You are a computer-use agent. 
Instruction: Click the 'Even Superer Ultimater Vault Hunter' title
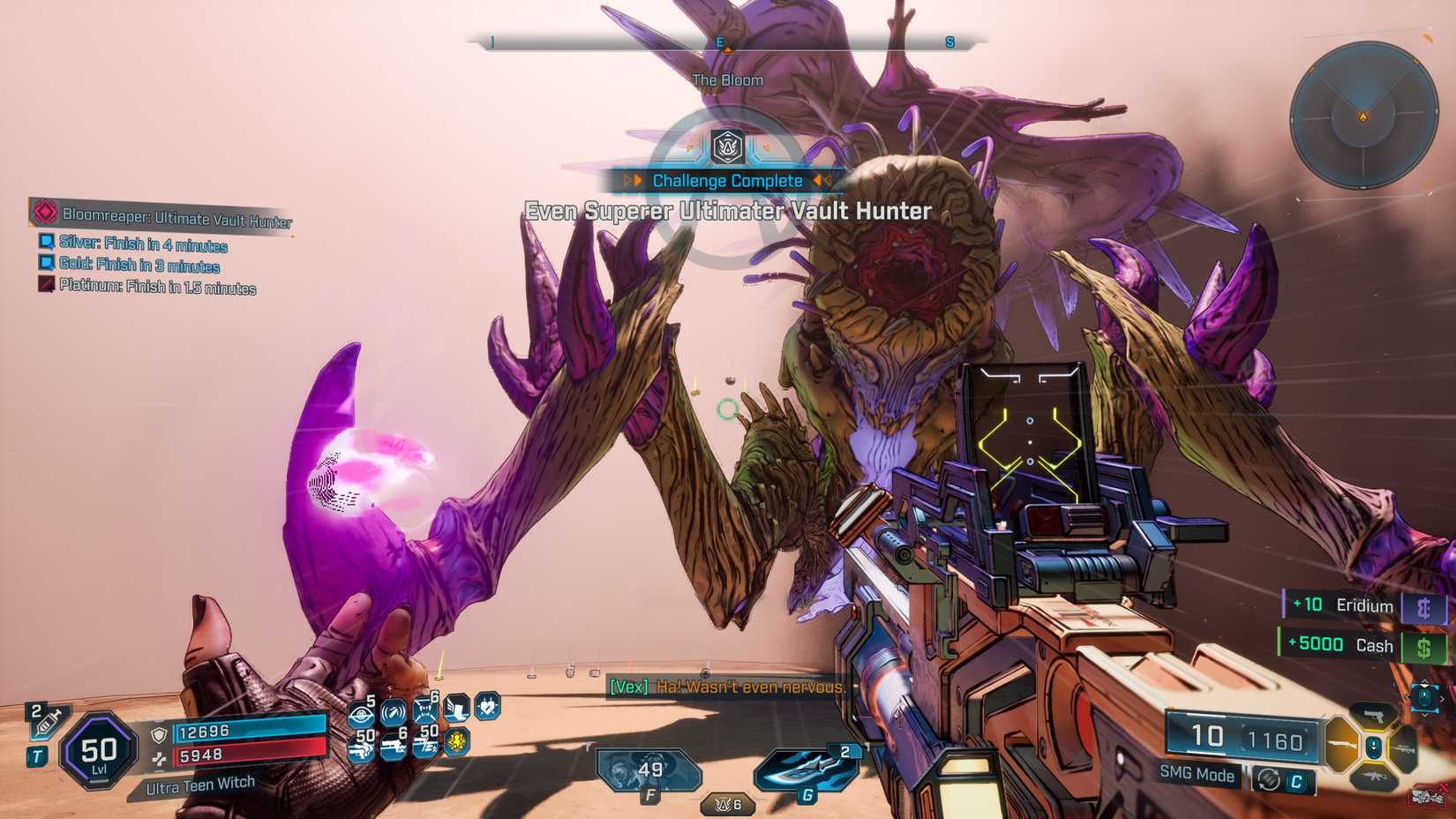click(728, 211)
